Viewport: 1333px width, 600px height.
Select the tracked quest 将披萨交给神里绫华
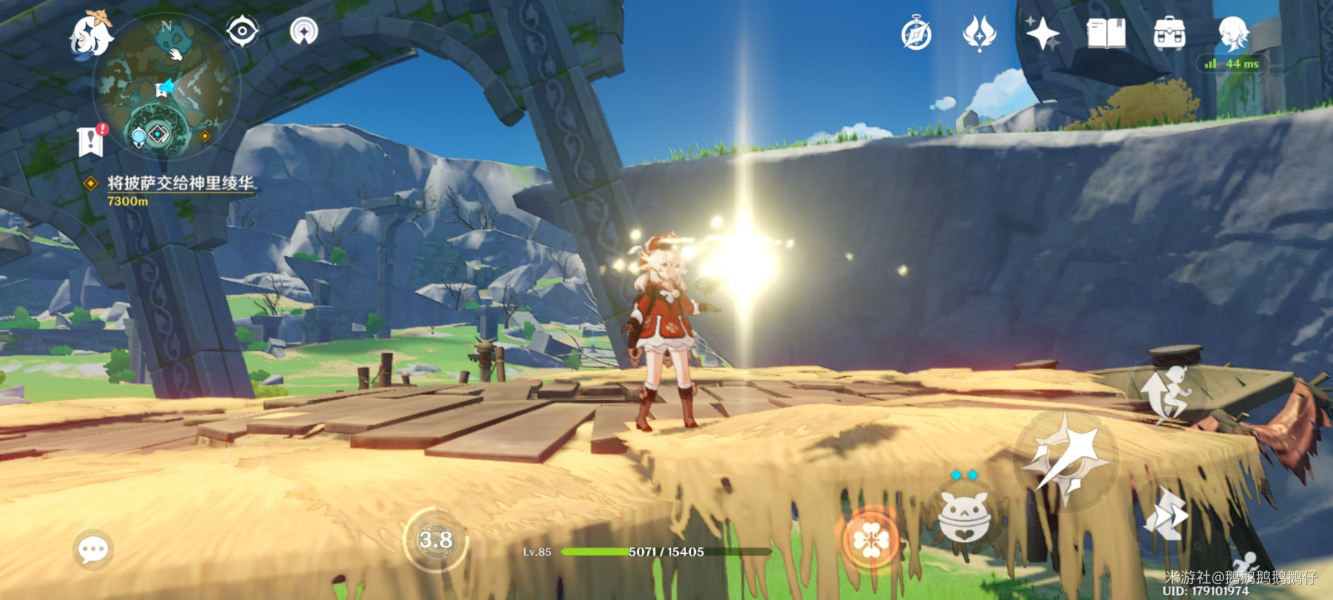pyautogui.click(x=180, y=184)
